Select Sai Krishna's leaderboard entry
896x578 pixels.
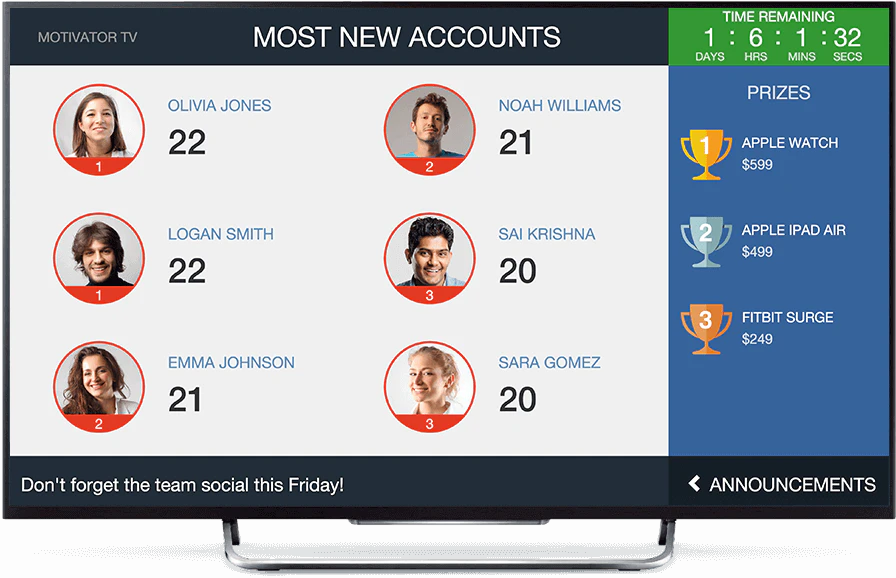pyautogui.click(x=546, y=235)
